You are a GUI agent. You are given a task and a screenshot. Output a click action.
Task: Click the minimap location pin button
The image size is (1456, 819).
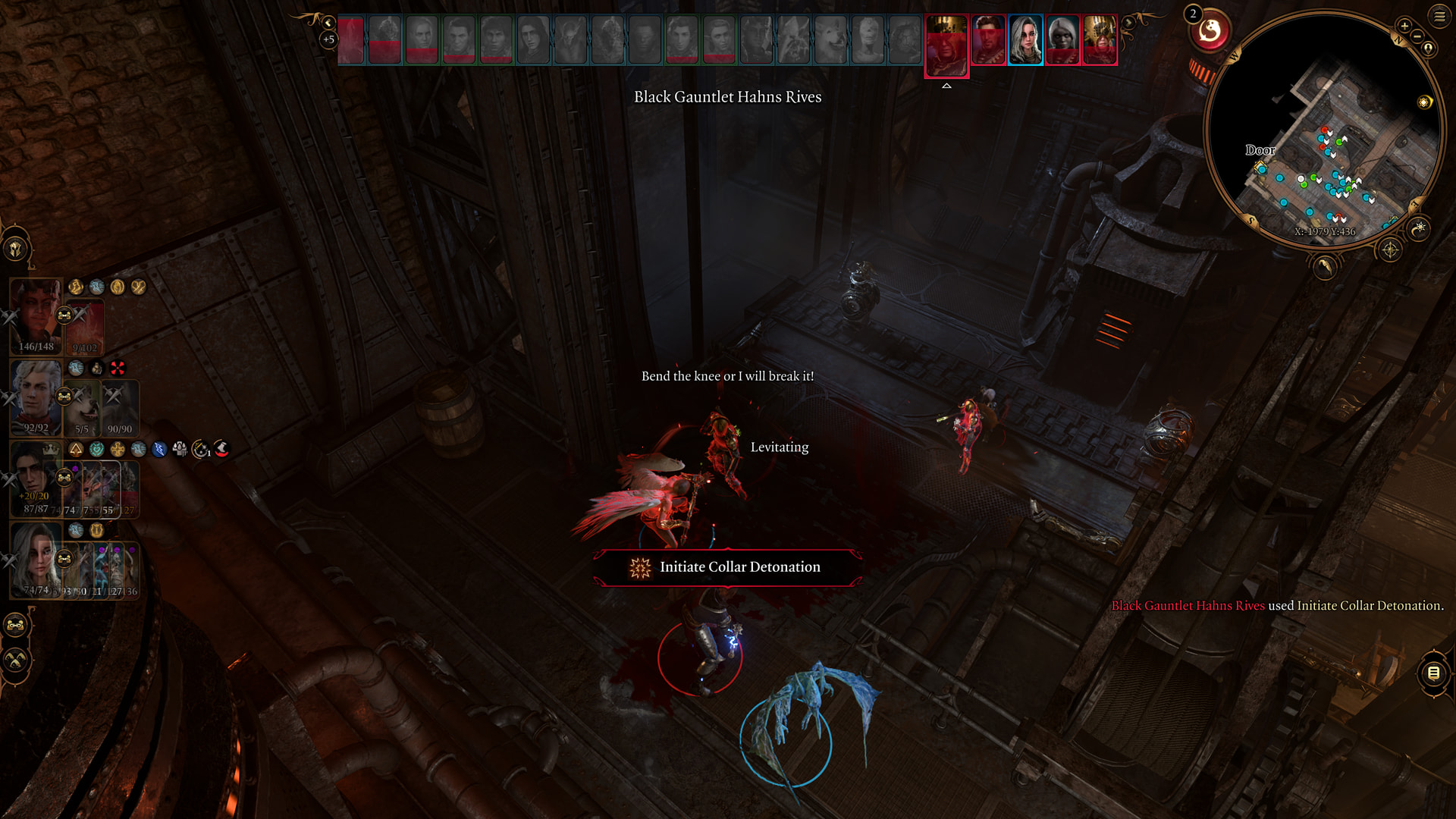point(1429,49)
